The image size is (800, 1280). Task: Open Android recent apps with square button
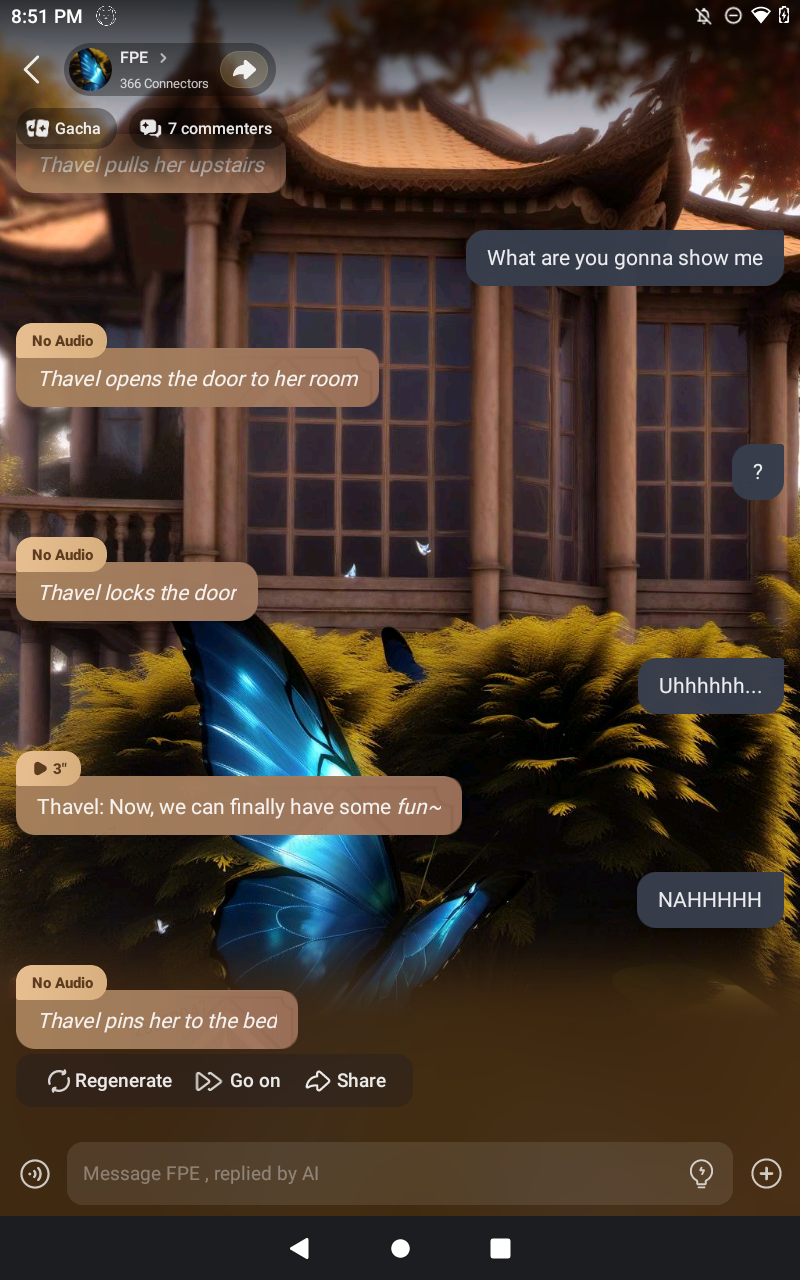click(x=500, y=1248)
